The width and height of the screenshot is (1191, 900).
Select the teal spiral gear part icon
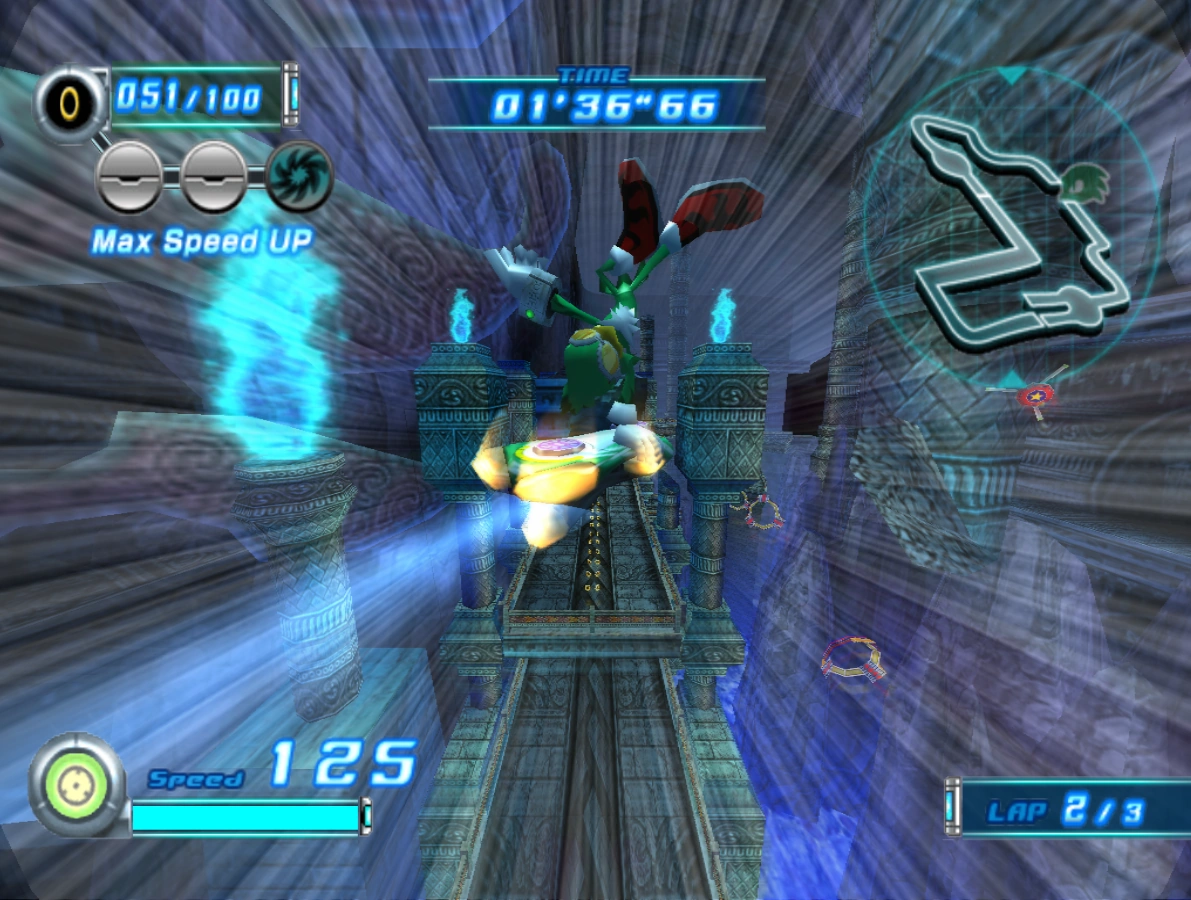(299, 177)
